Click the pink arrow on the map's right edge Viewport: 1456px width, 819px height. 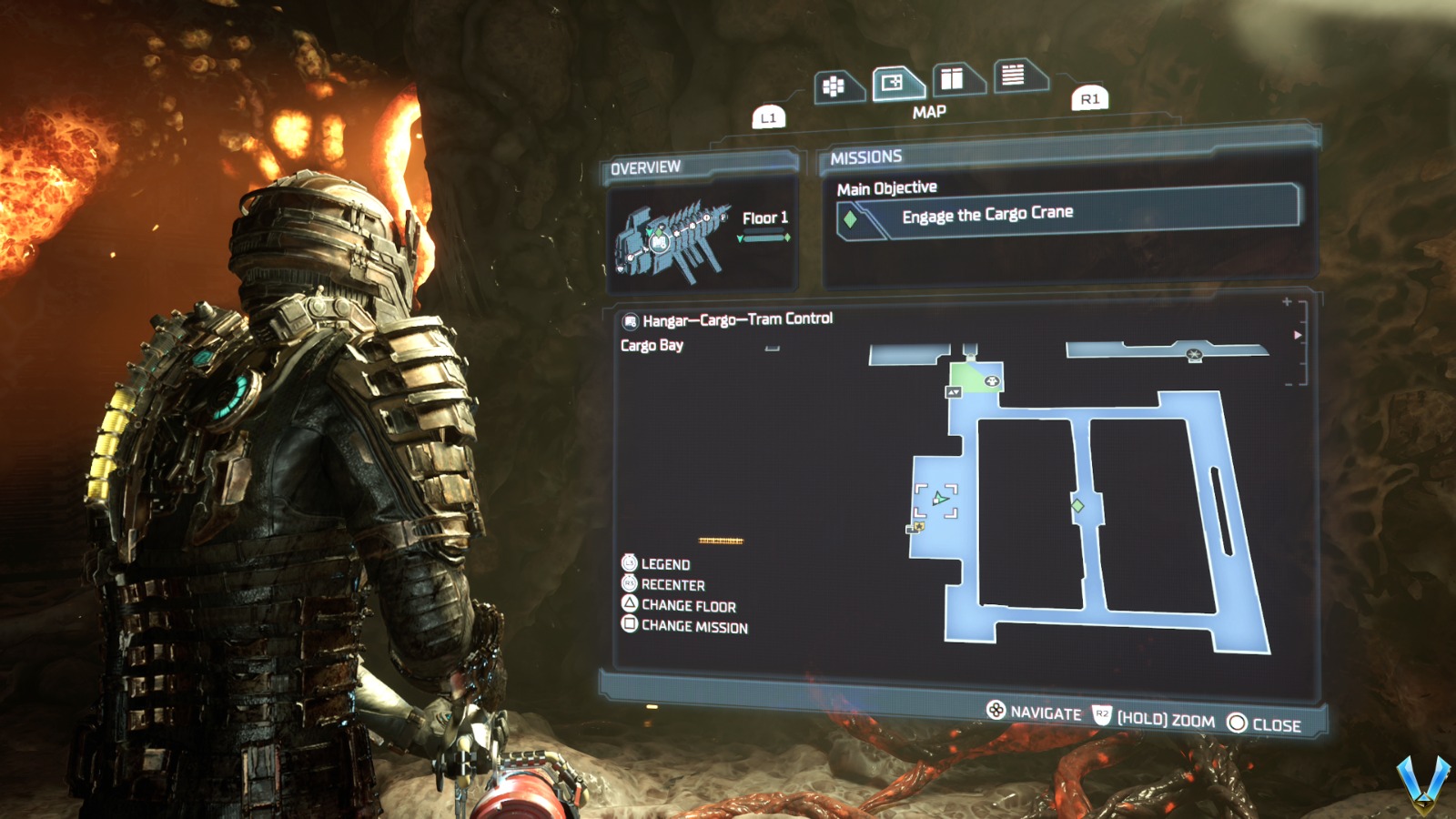pos(1296,334)
